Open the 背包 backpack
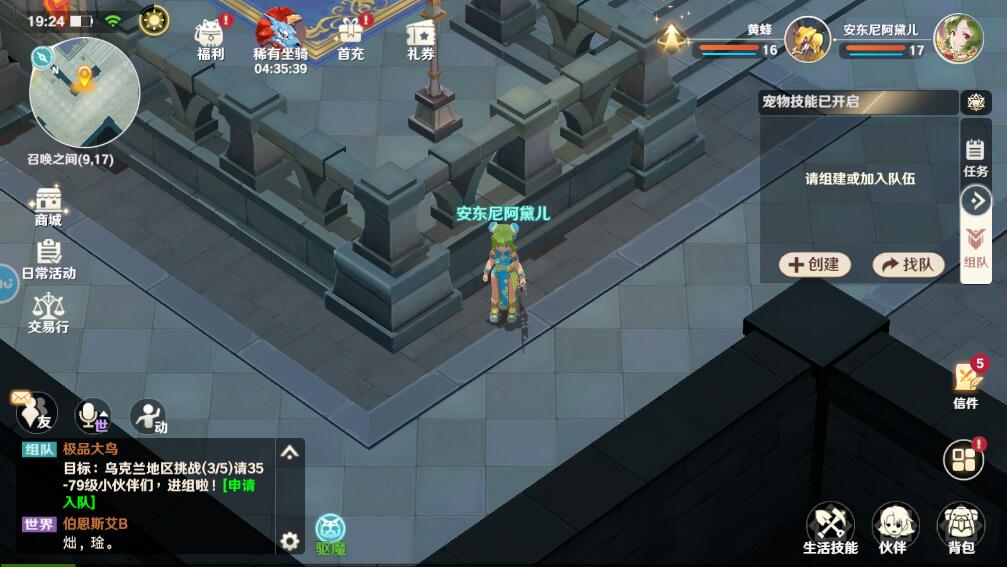The height and width of the screenshot is (567, 1007). [x=960, y=528]
